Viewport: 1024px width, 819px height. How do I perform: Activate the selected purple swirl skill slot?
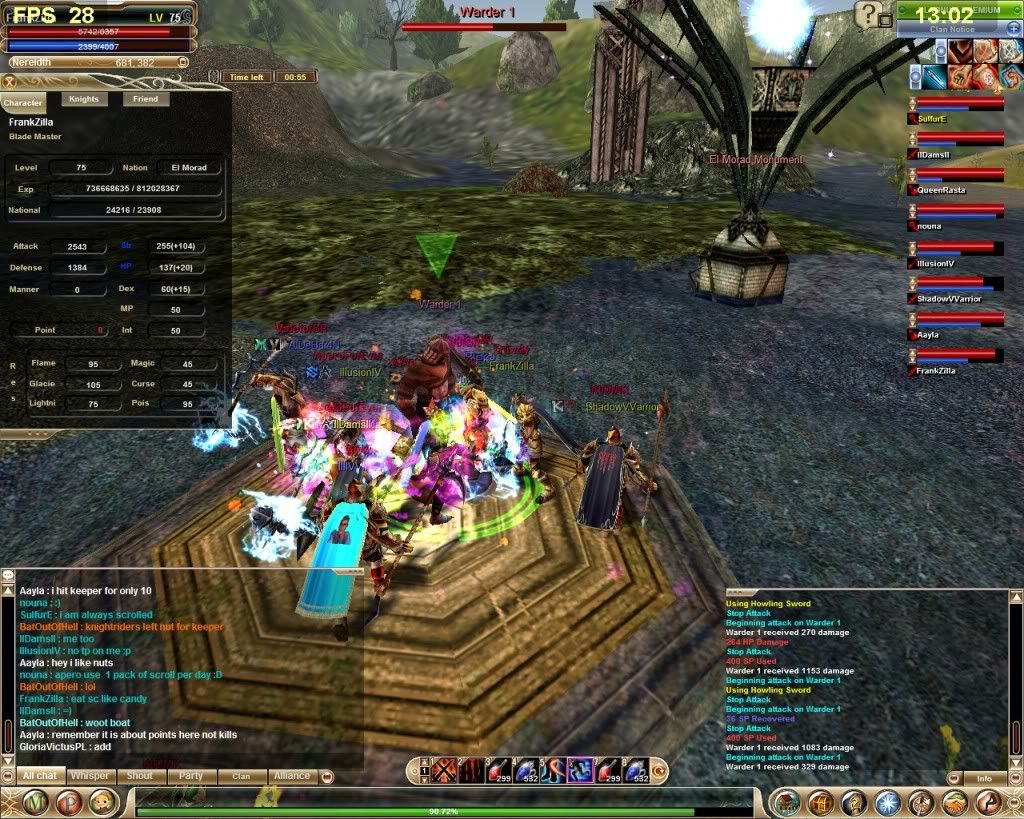pos(580,770)
